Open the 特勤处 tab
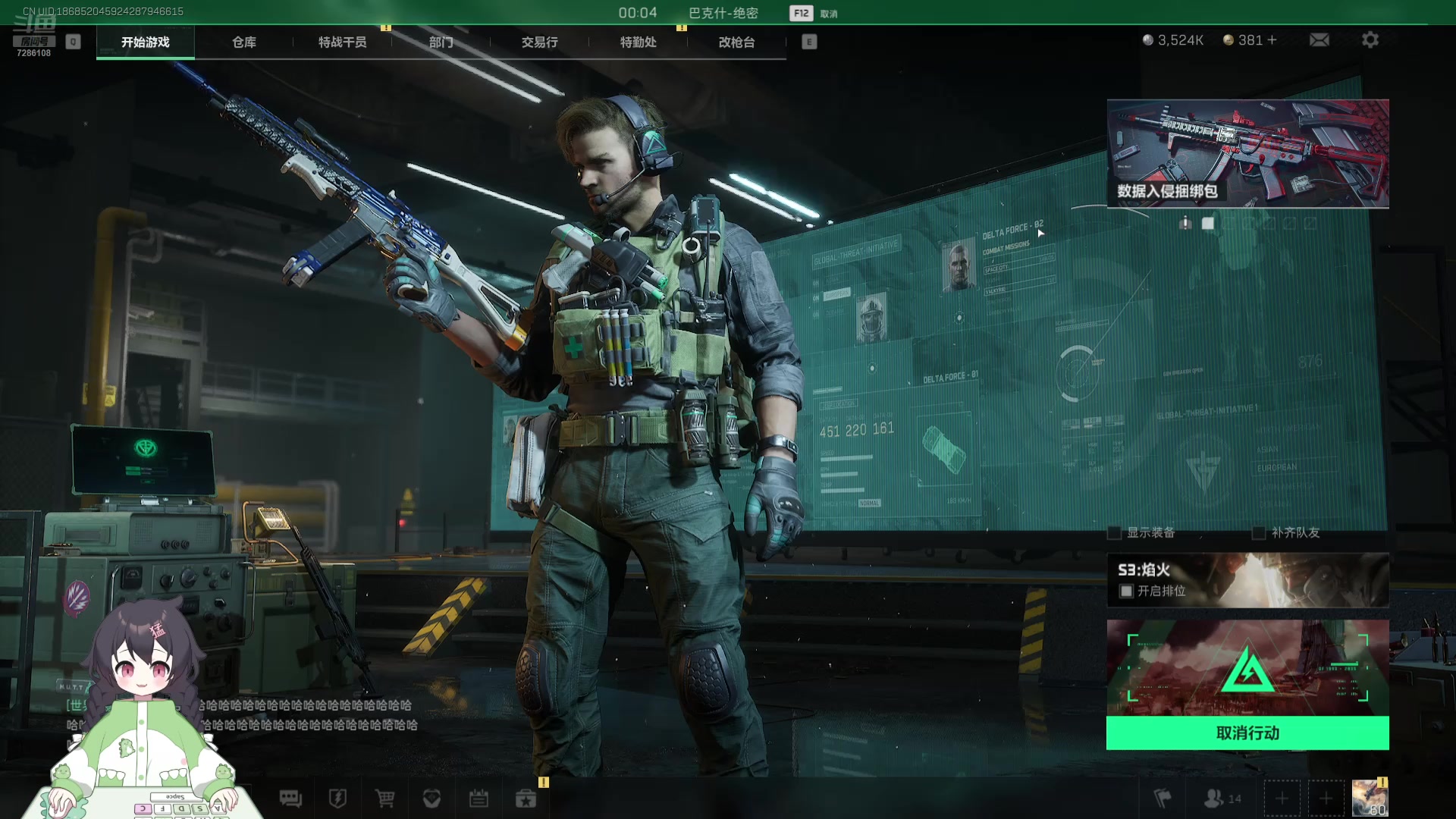The width and height of the screenshot is (1456, 819). click(x=638, y=42)
